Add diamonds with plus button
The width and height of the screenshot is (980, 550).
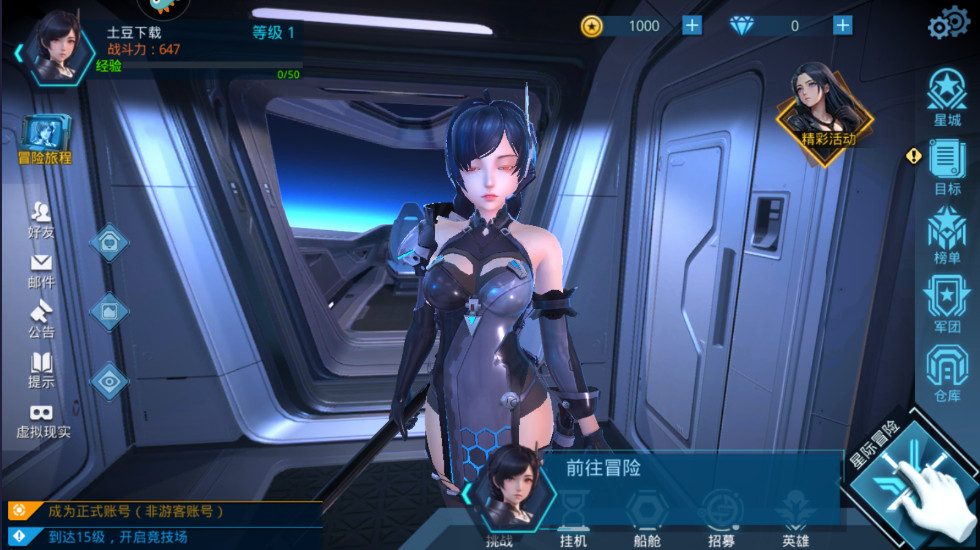(x=843, y=25)
